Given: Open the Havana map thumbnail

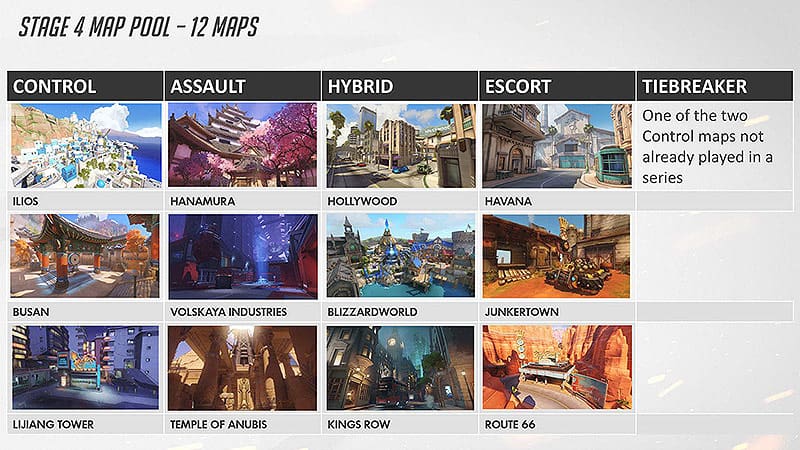Looking at the screenshot, I should pyautogui.click(x=556, y=146).
